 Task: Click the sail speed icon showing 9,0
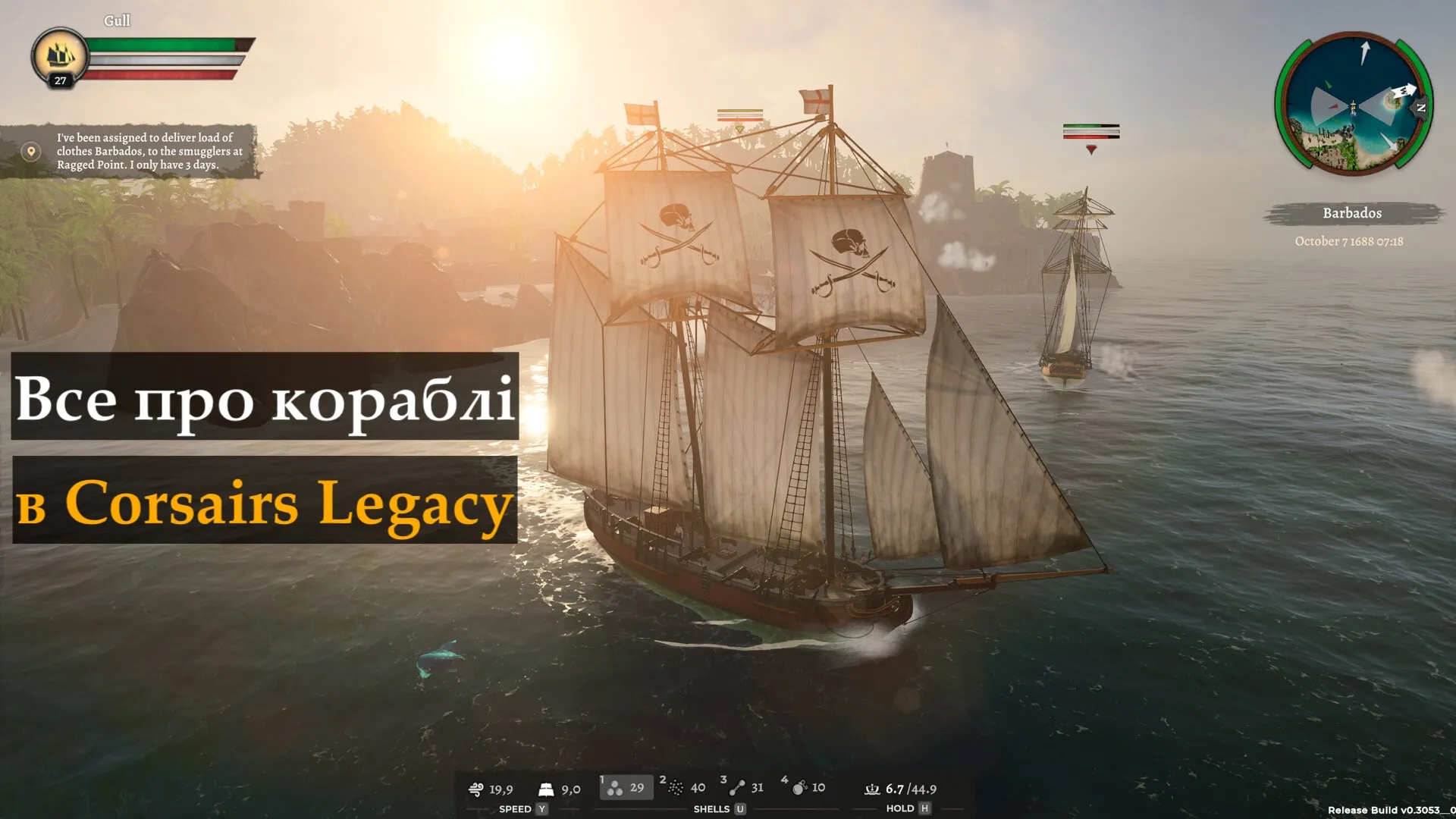(544, 788)
